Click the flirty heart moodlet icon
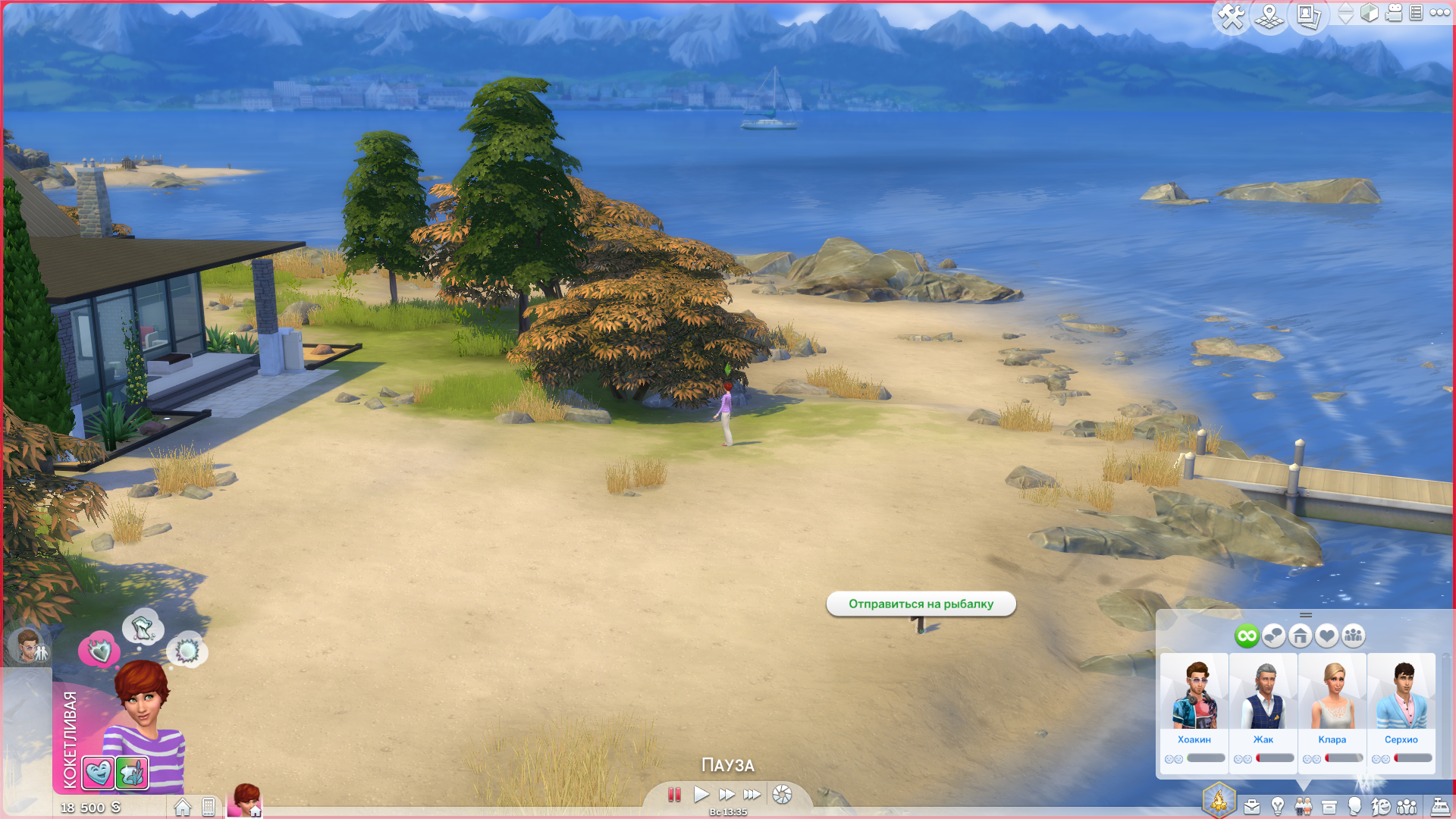Viewport: 1456px width, 819px height. pyautogui.click(x=98, y=773)
